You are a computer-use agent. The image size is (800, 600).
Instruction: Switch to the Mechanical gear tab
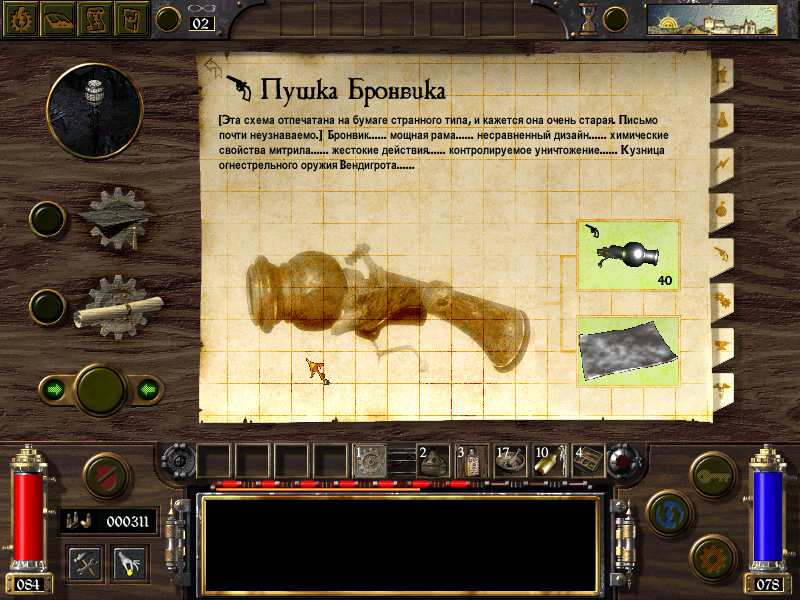[721, 298]
